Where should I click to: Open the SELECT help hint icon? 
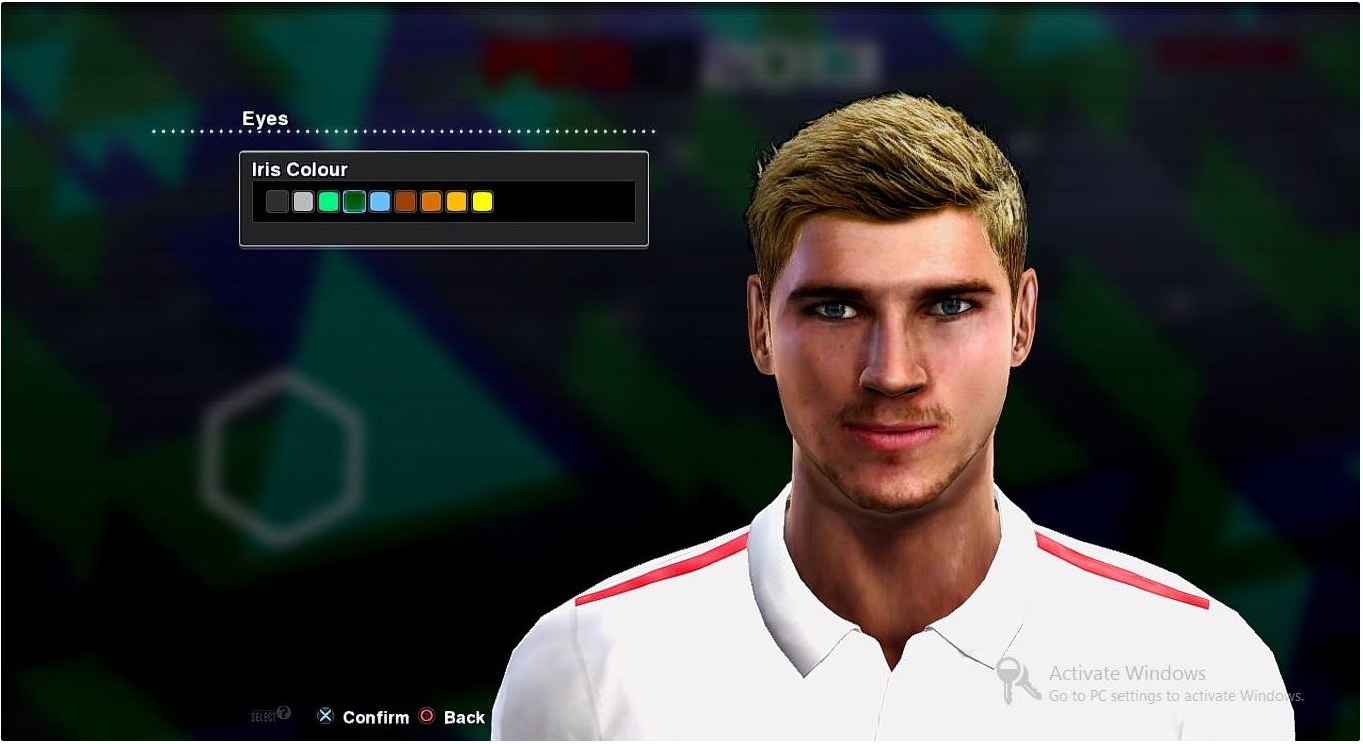[x=285, y=715]
